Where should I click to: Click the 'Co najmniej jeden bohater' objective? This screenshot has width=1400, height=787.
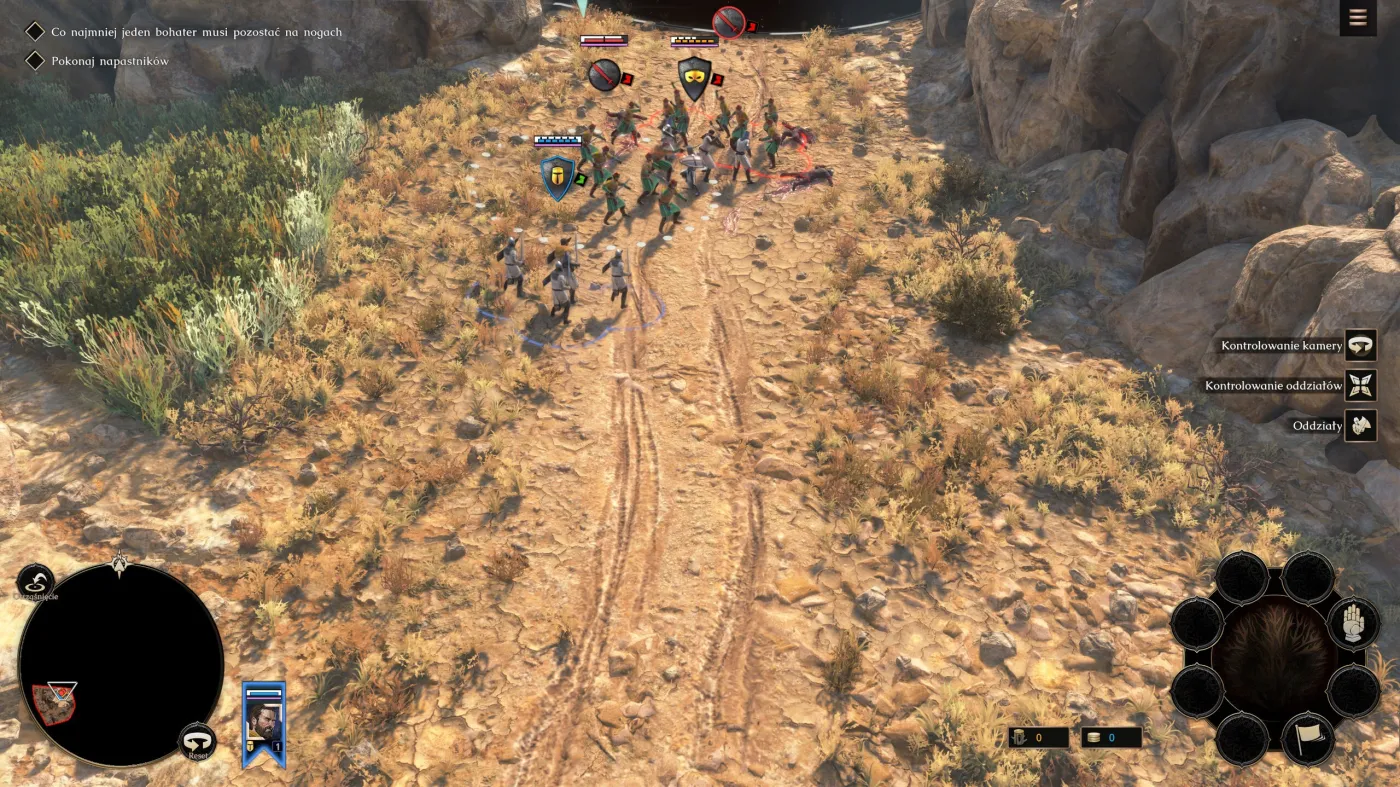[x=196, y=32]
